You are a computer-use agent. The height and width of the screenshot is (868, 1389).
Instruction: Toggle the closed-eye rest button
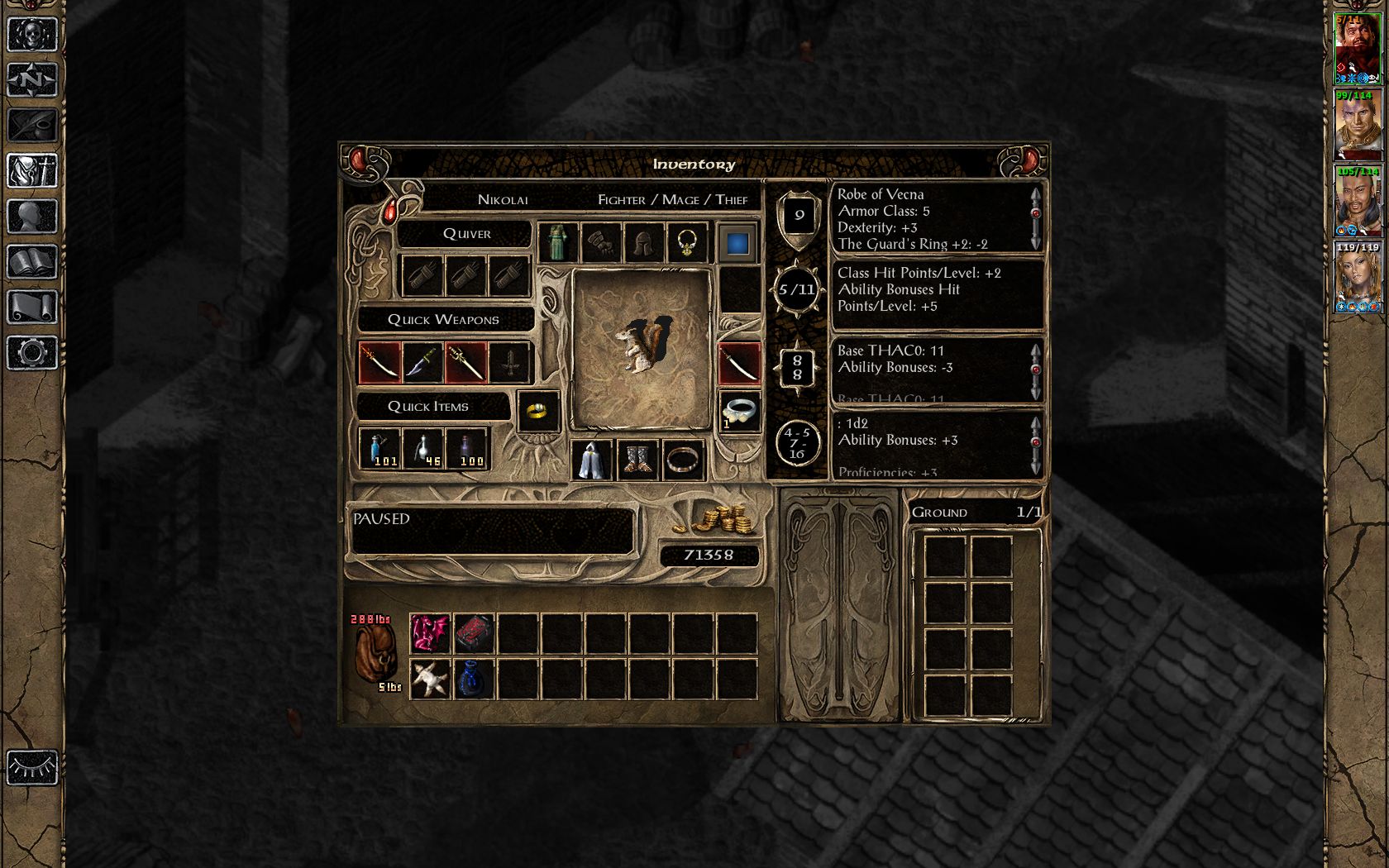point(32,767)
